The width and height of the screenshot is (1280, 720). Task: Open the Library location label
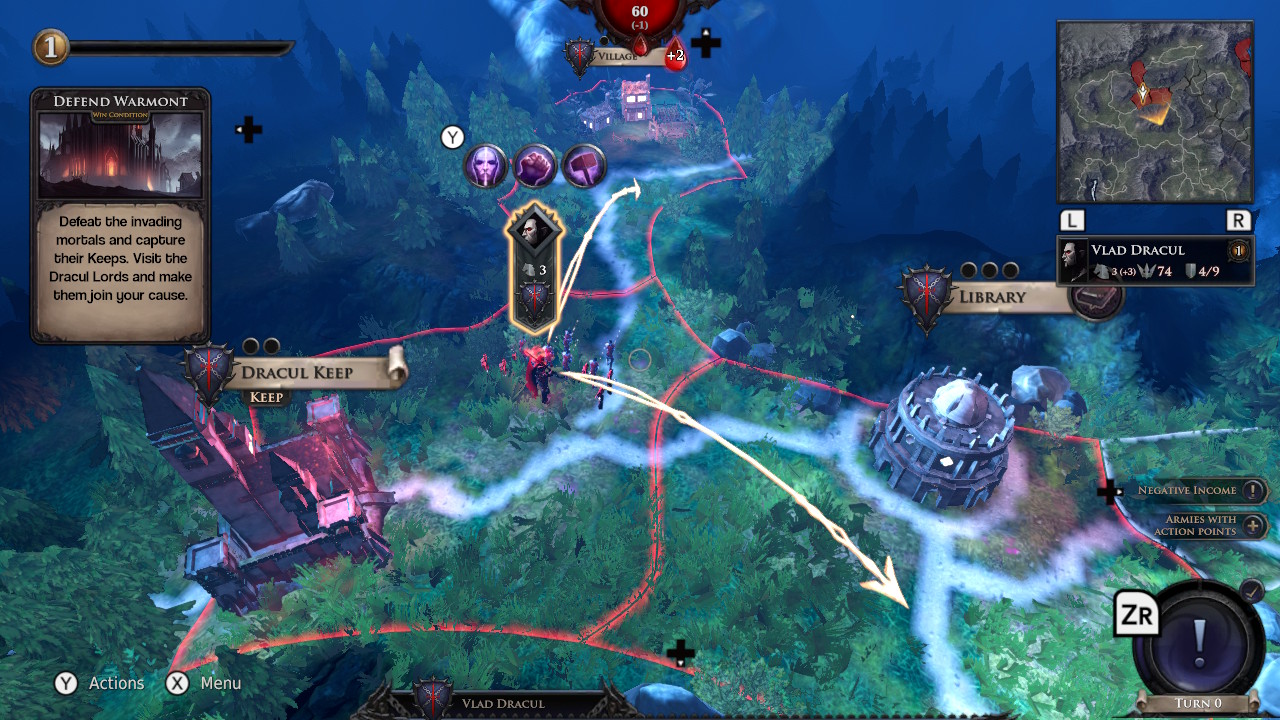tap(992, 297)
